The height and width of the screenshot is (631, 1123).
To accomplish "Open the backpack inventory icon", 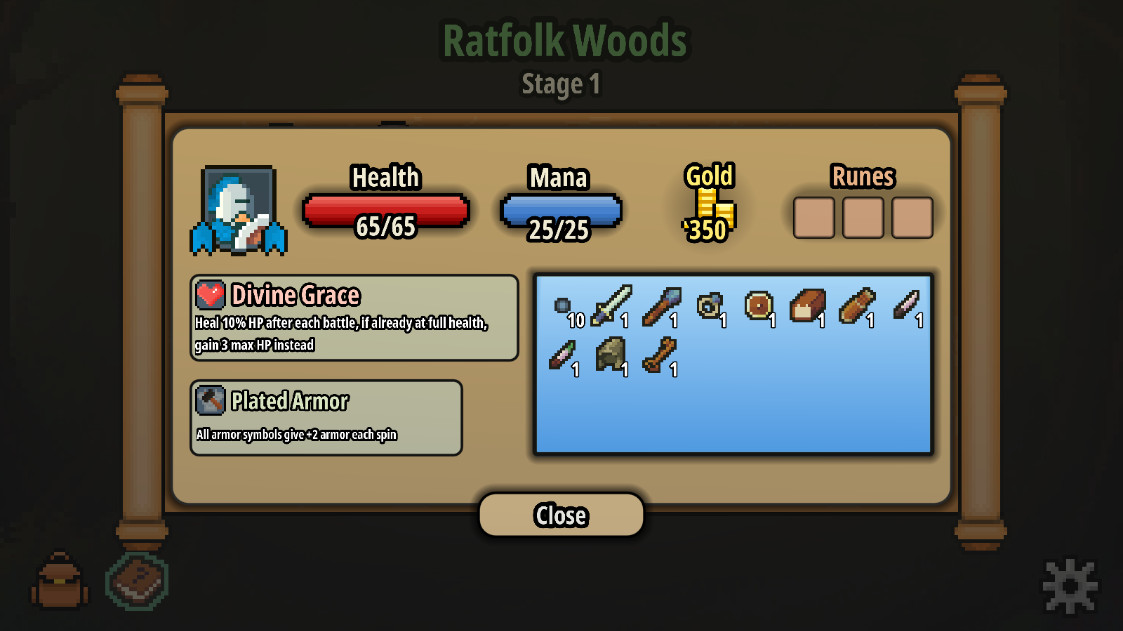I will tap(60, 581).
